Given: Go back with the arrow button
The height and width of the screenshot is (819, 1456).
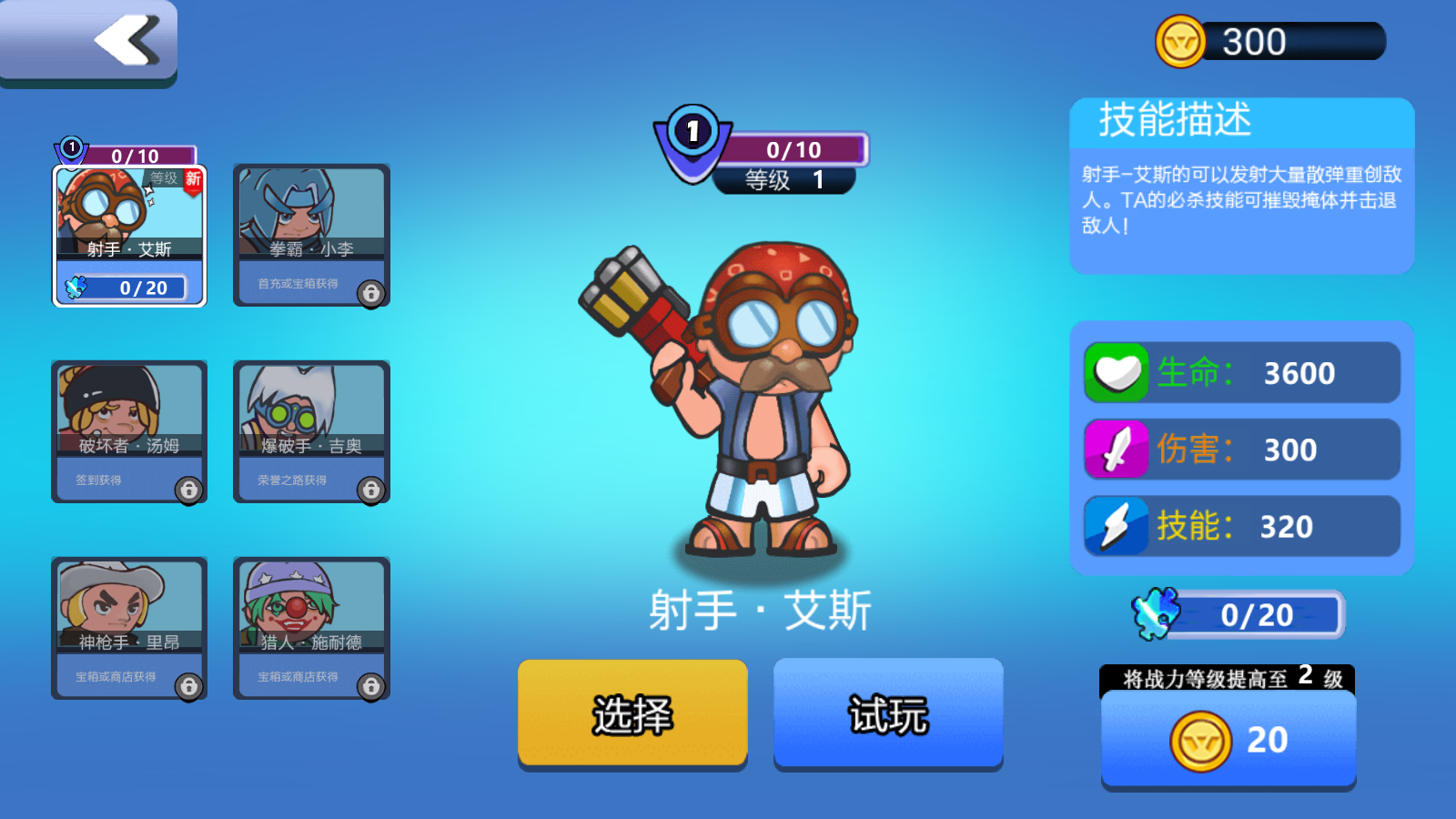Looking at the screenshot, I should click(88, 41).
